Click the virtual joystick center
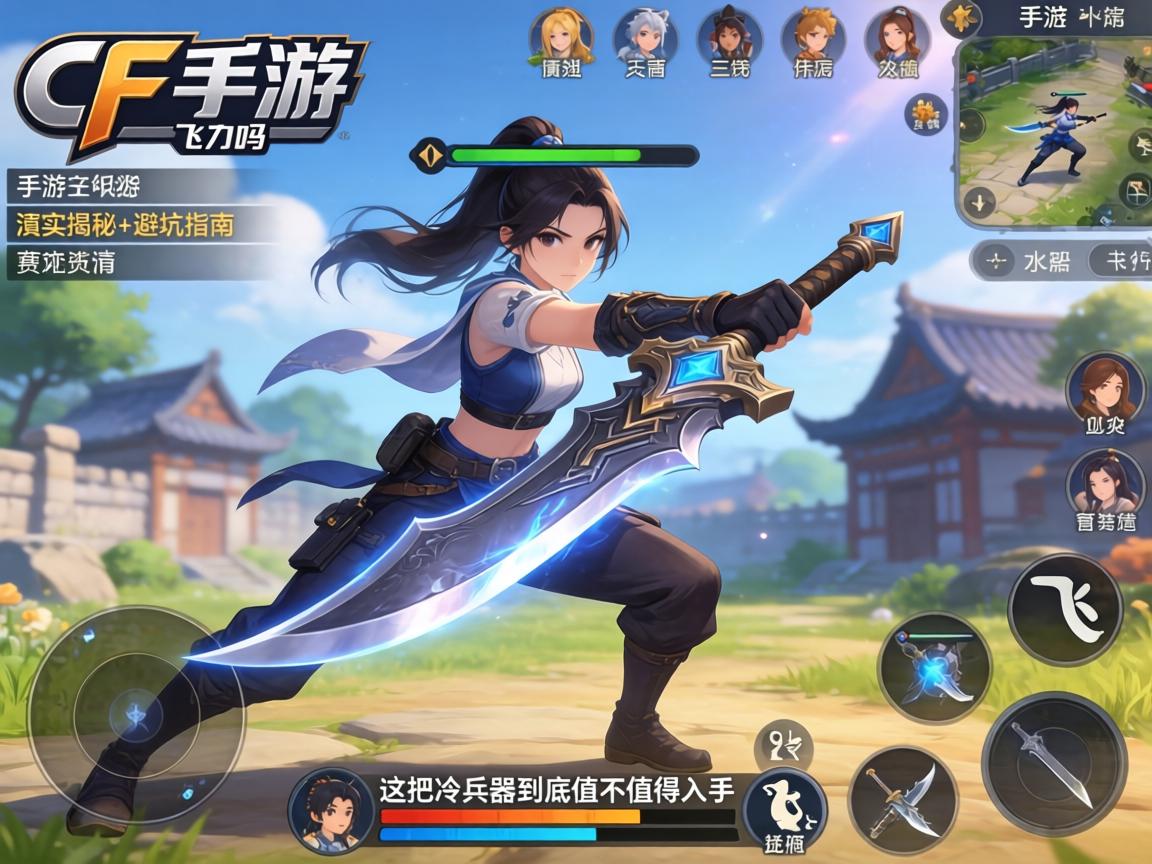This screenshot has width=1152, height=864. (136, 714)
